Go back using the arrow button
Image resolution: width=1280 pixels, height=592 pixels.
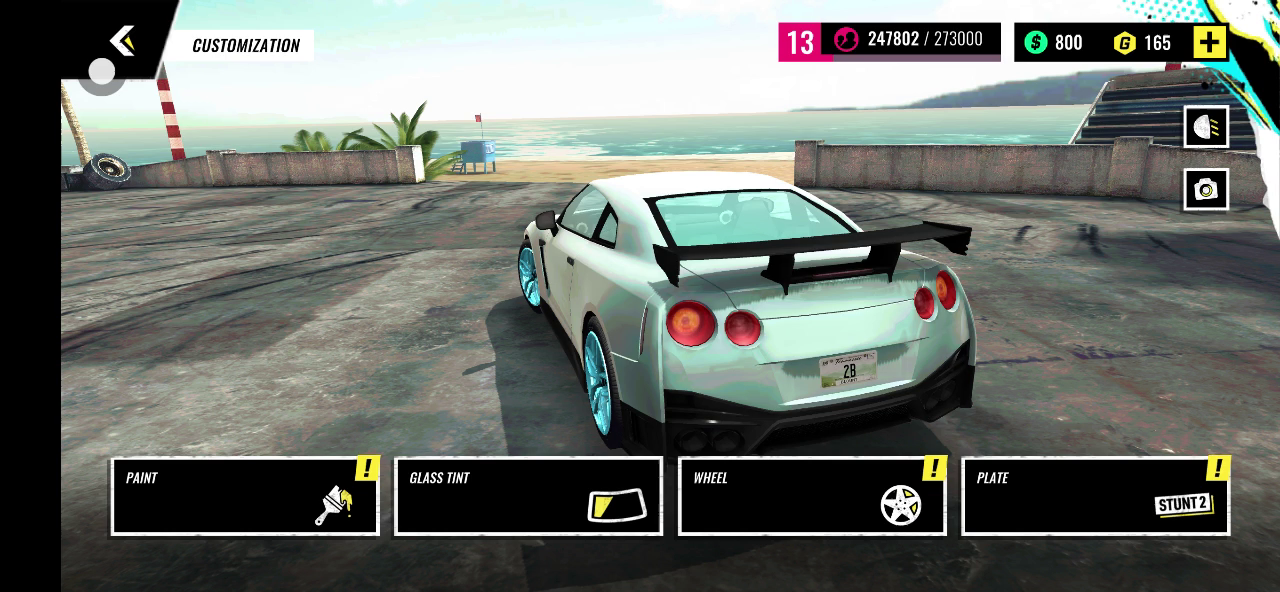coord(122,41)
